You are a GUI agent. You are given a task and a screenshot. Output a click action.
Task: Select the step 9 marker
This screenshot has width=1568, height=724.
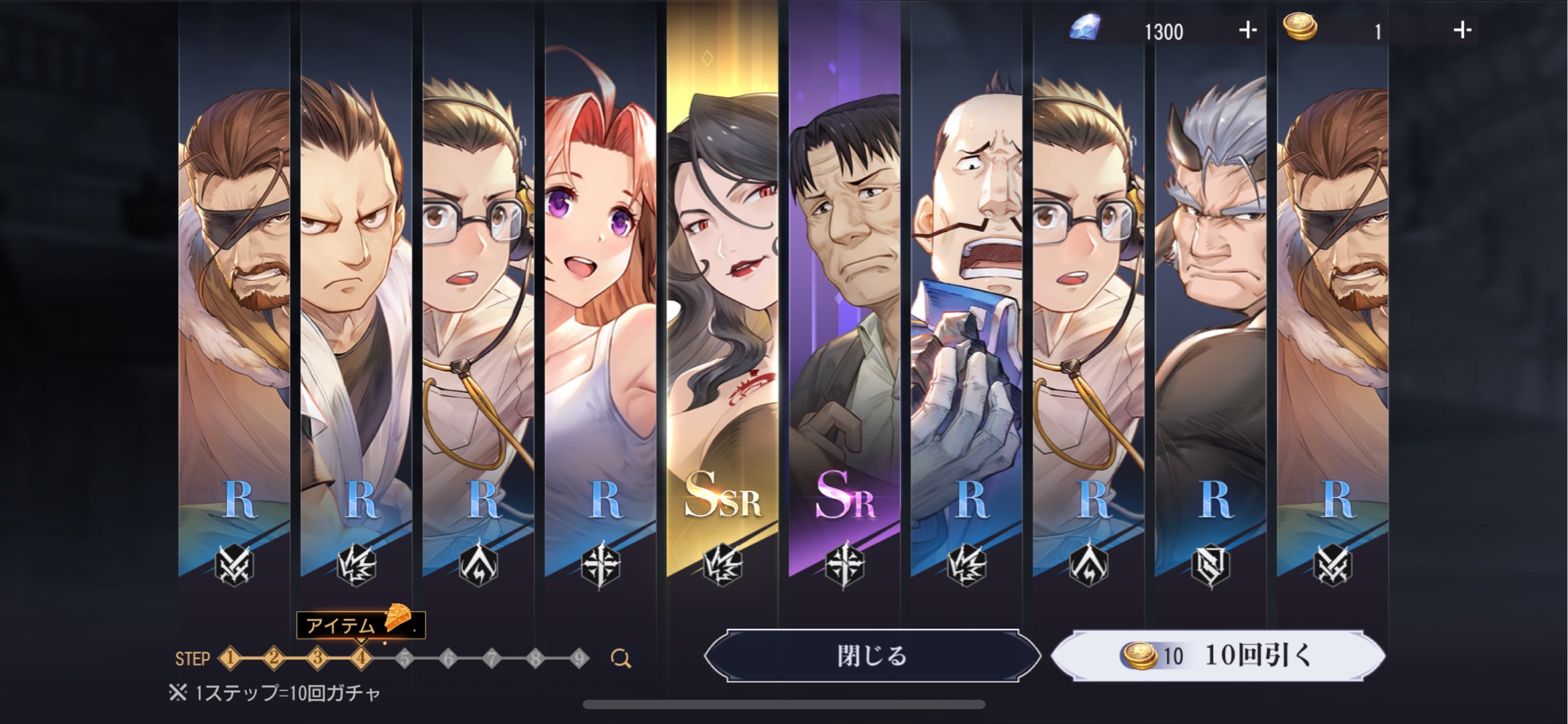click(579, 658)
